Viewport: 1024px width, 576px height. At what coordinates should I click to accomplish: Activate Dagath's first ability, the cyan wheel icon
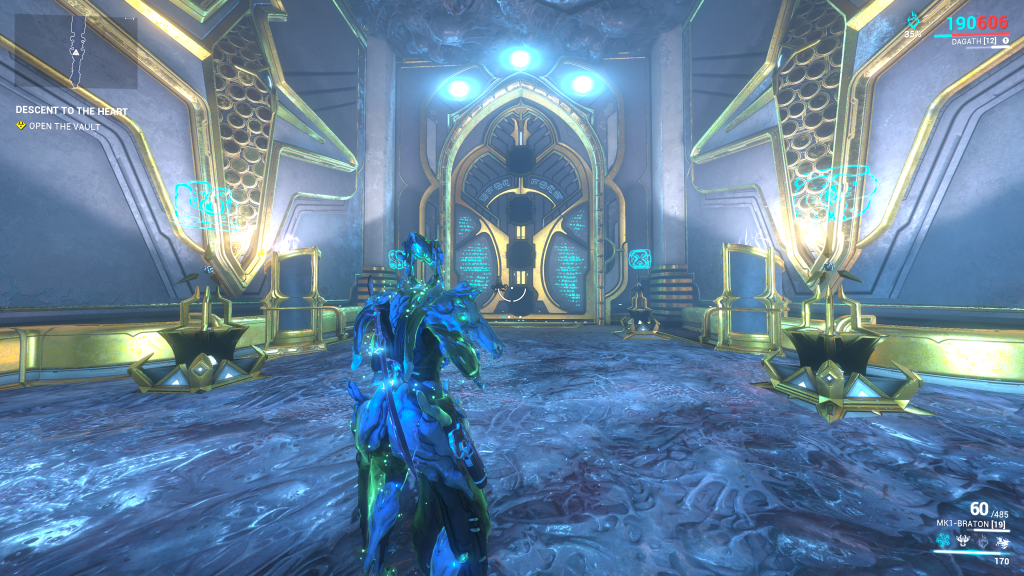[x=942, y=542]
